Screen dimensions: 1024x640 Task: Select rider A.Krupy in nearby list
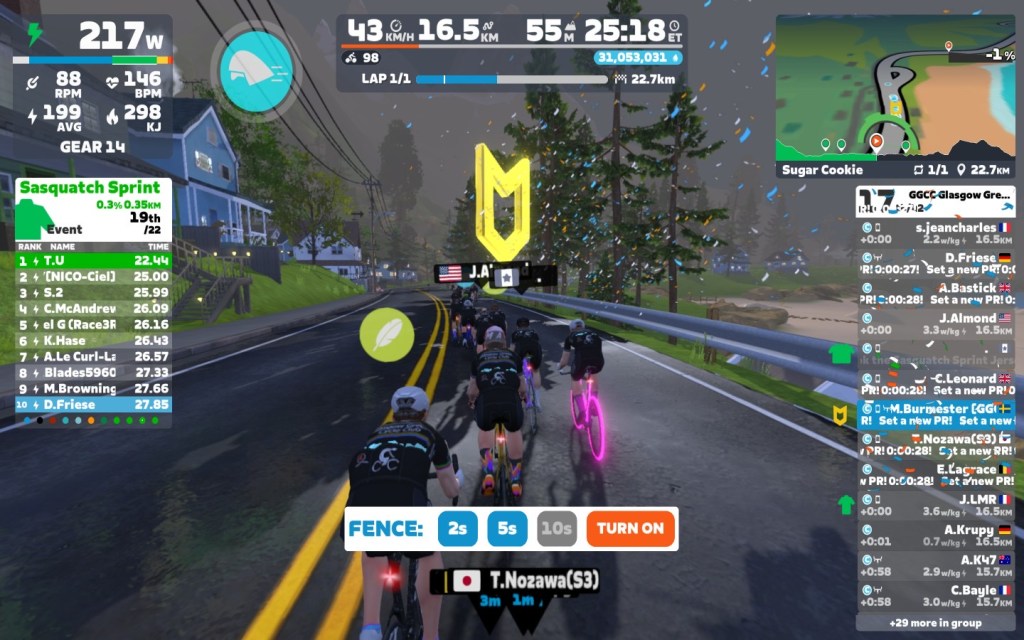coord(935,535)
